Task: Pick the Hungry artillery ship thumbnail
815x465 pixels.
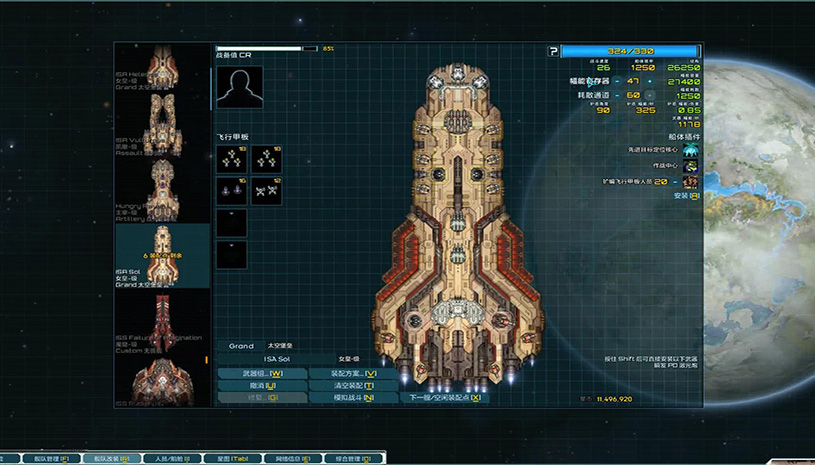Action: 163,188
